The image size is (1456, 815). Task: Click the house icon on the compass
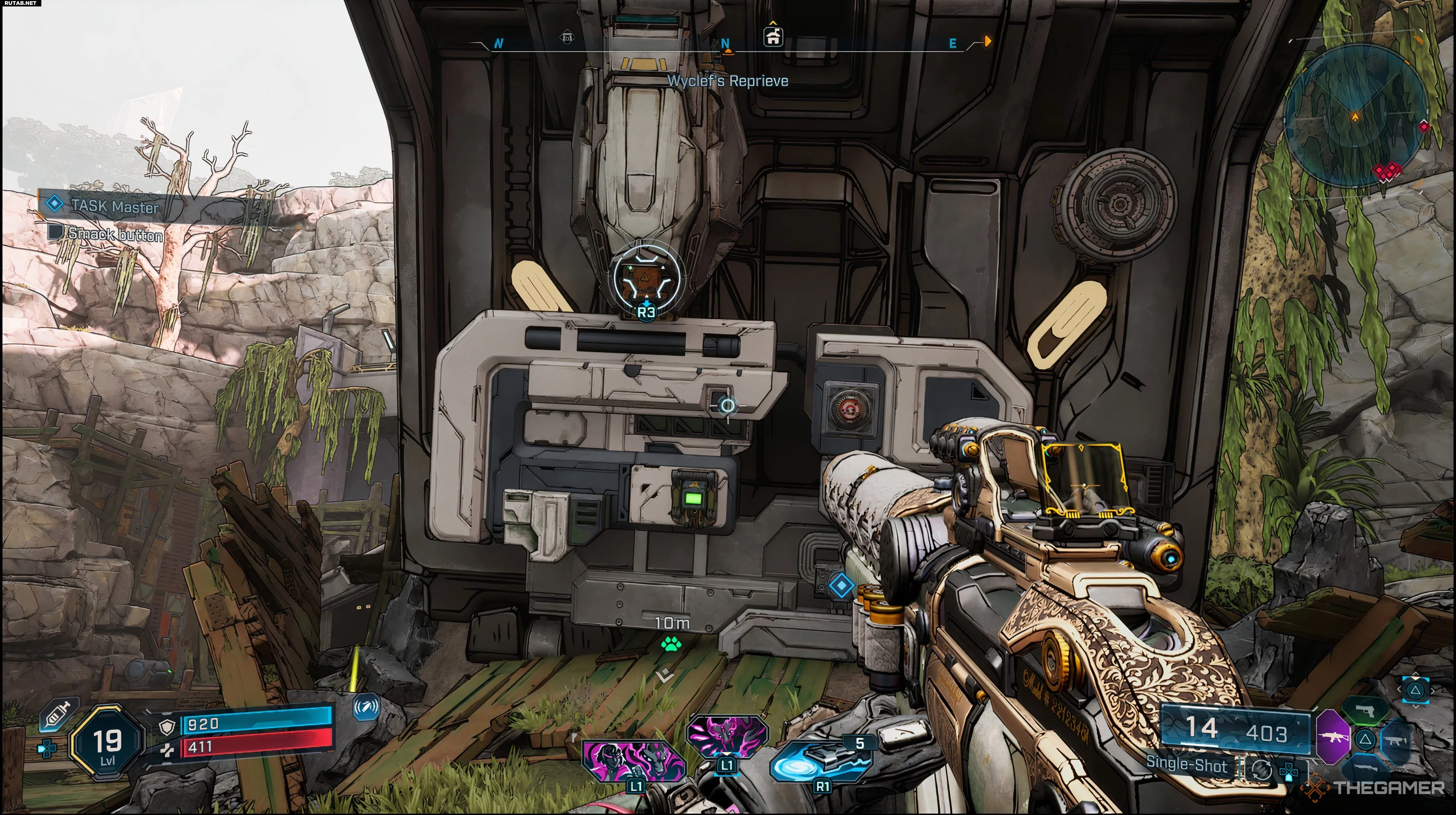click(773, 37)
